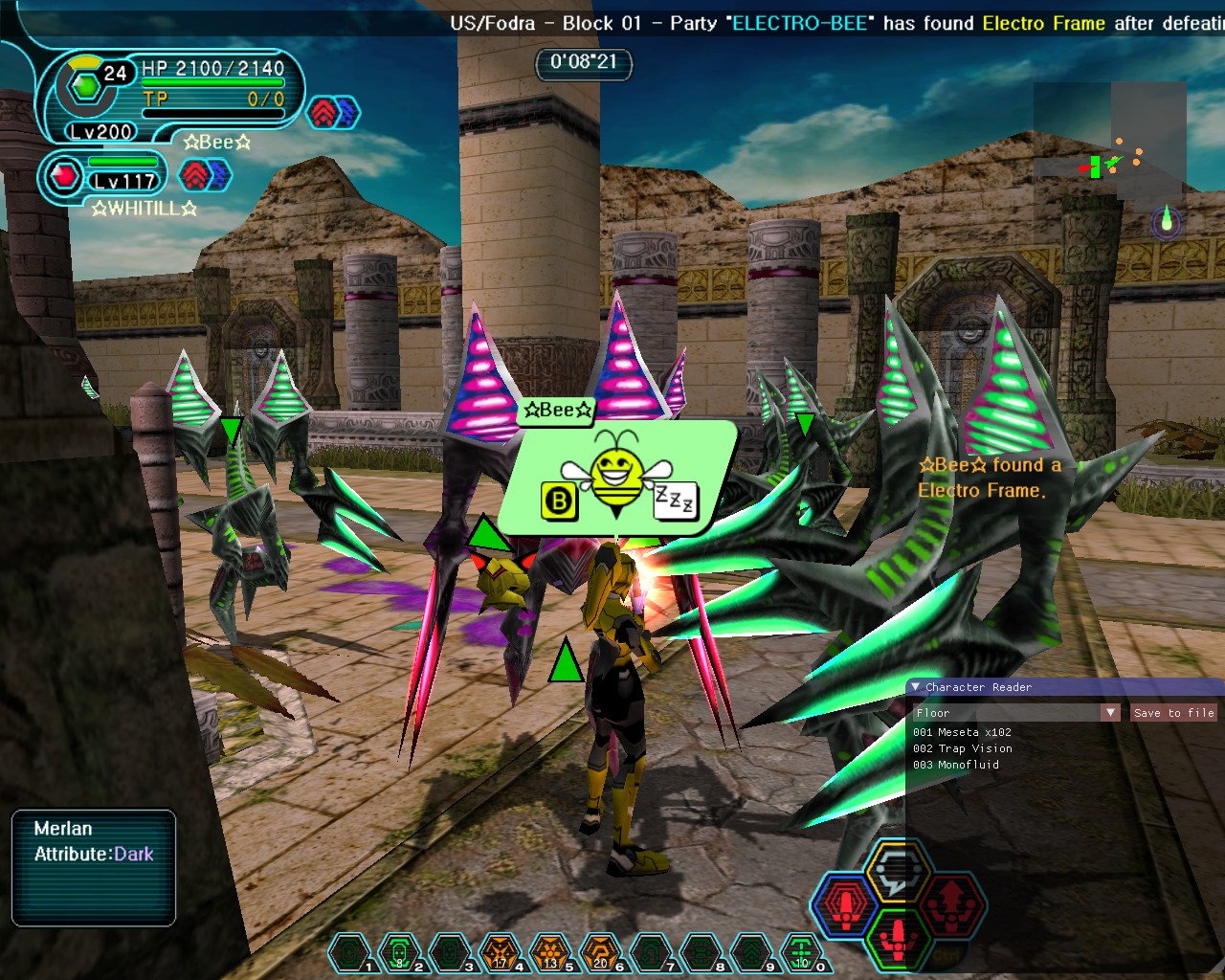Activate quick slot 0 with count 10
The image size is (1225, 980).
pos(801,954)
